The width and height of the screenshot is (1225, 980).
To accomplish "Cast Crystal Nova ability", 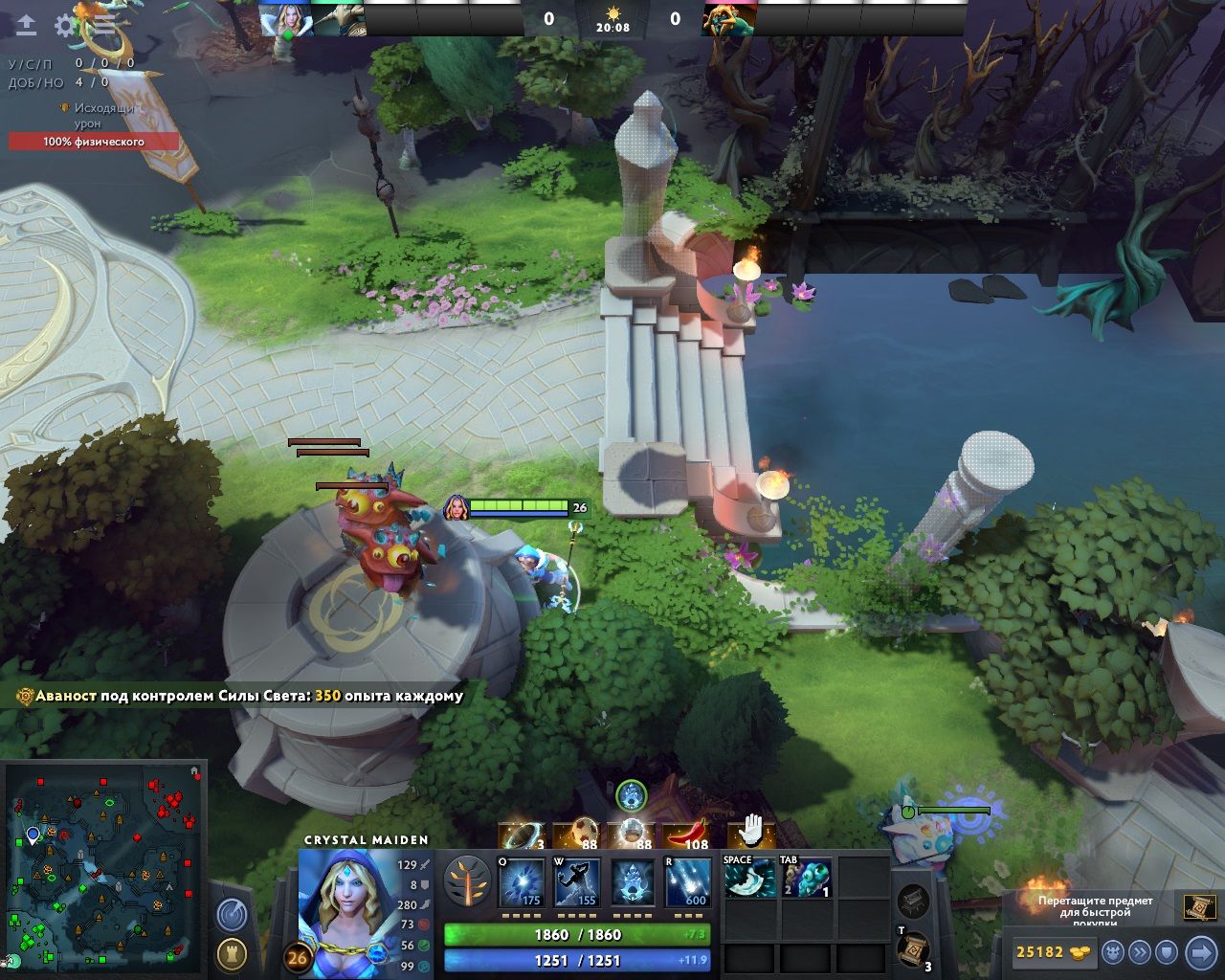I will (523, 882).
